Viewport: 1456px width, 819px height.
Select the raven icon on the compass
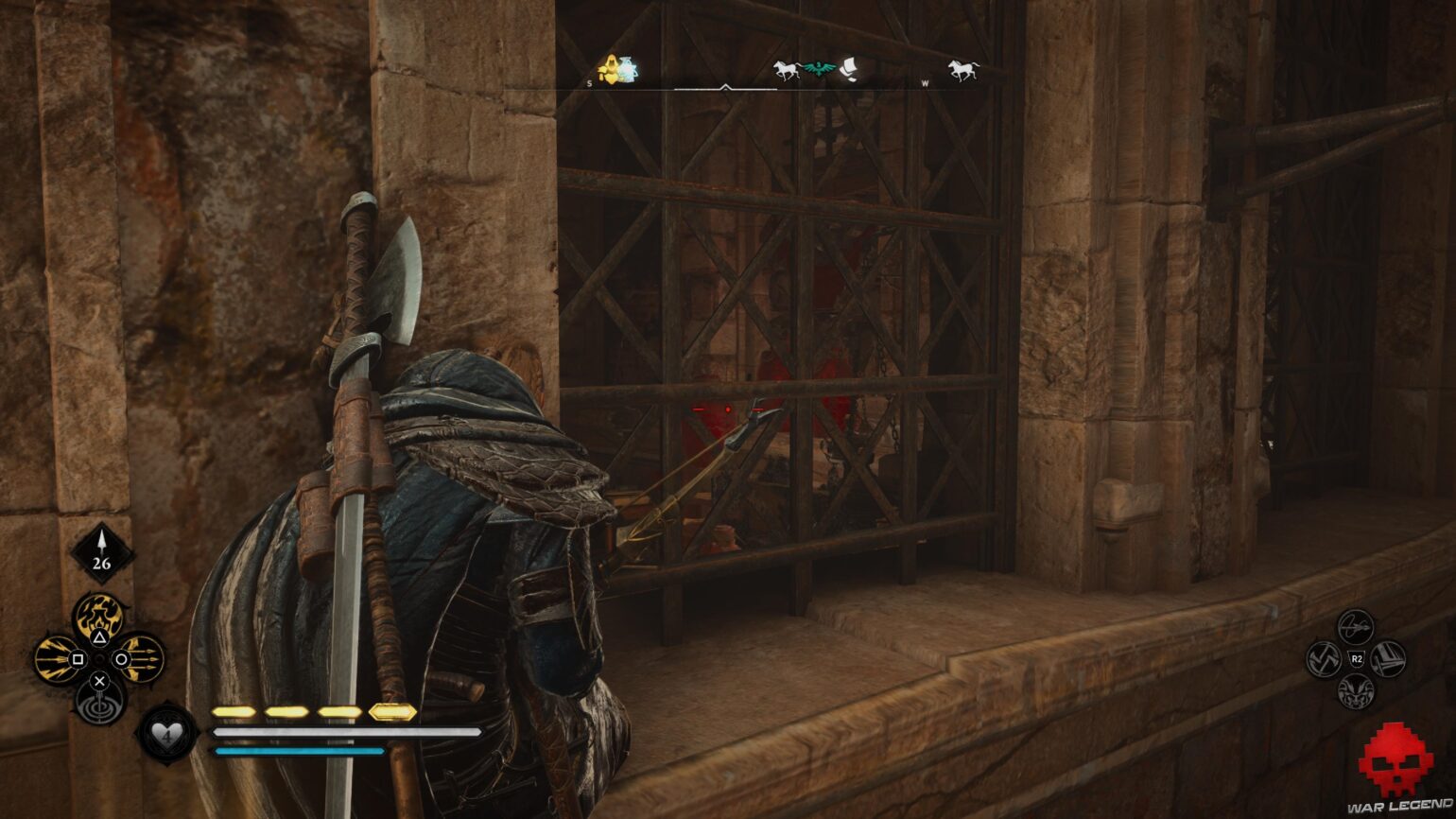point(819,68)
